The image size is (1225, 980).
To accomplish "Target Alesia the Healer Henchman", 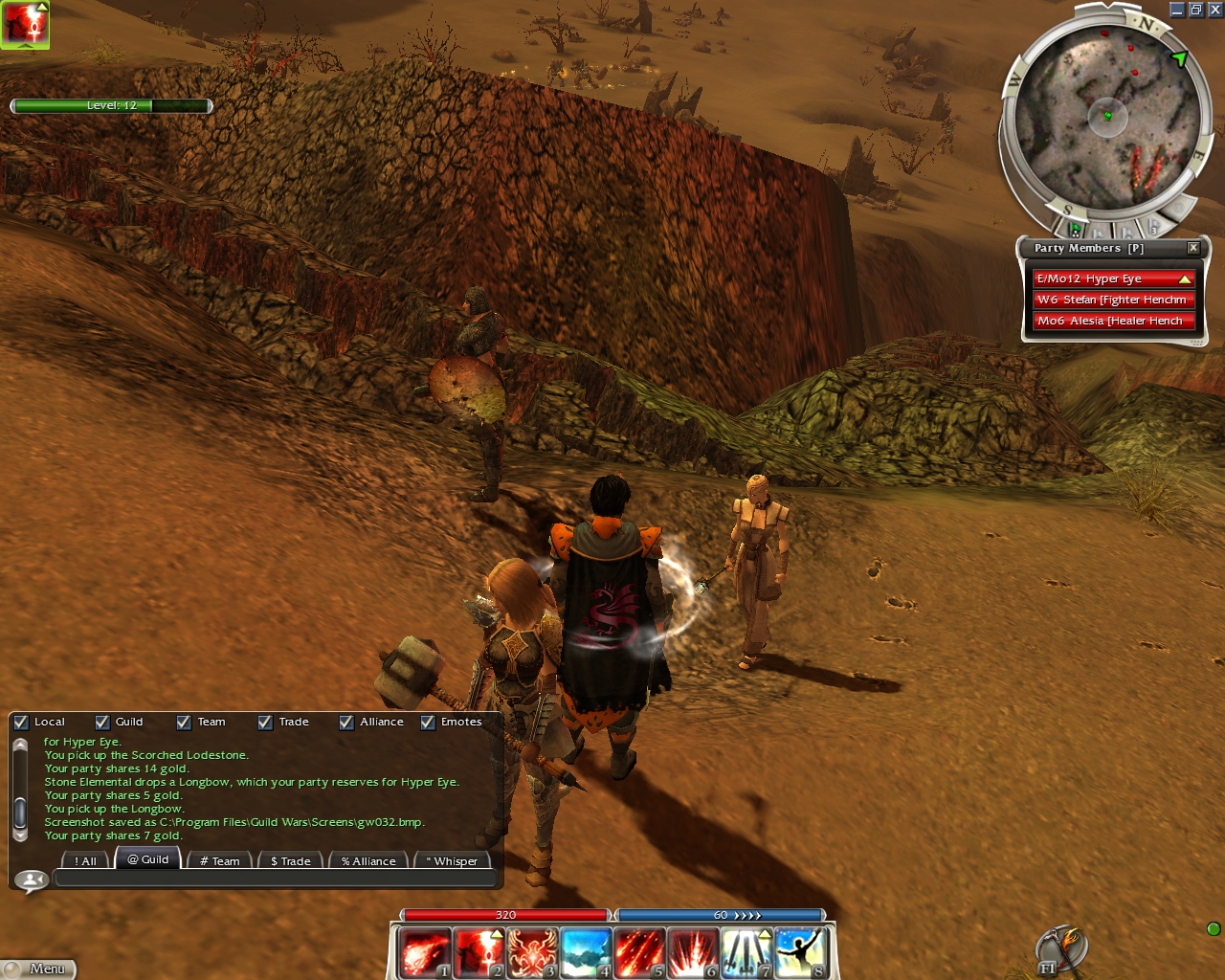I will point(1113,321).
